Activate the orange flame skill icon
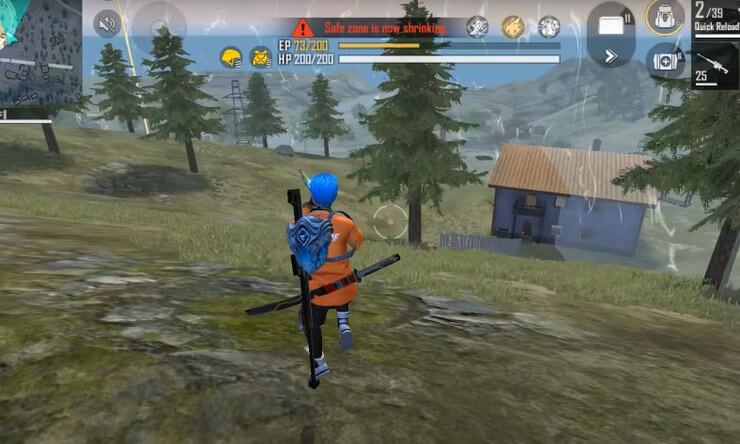Screen dimensions: 740x444 pyautogui.click(x=513, y=27)
